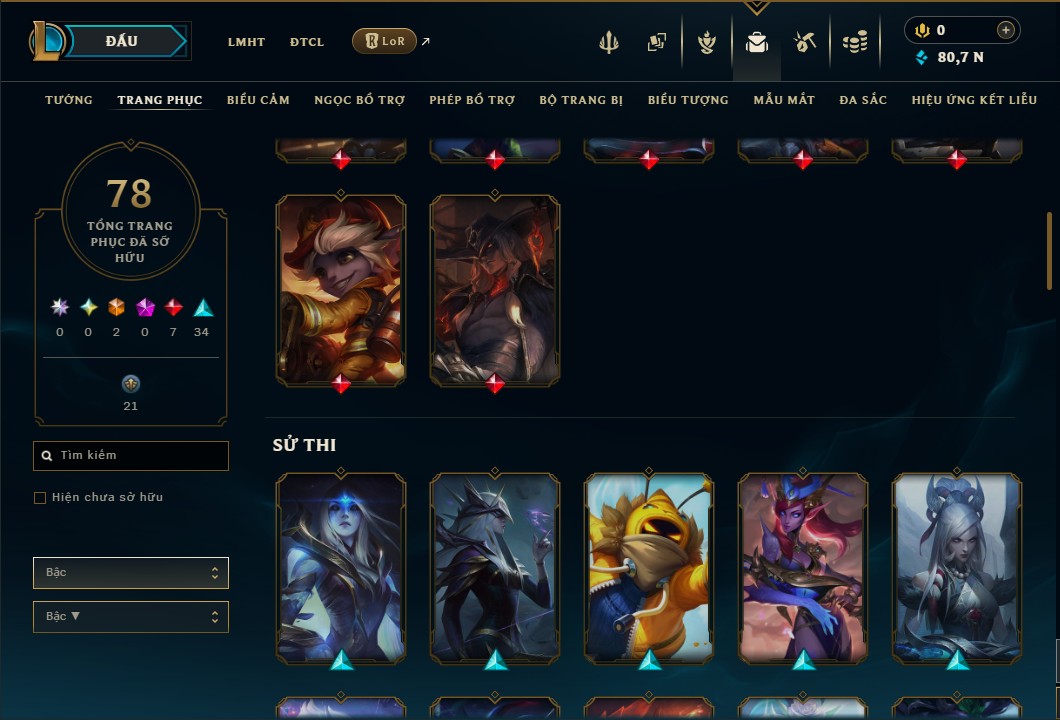Open the BIỂU CẢM tab
The image size is (1060, 720).
tap(258, 100)
